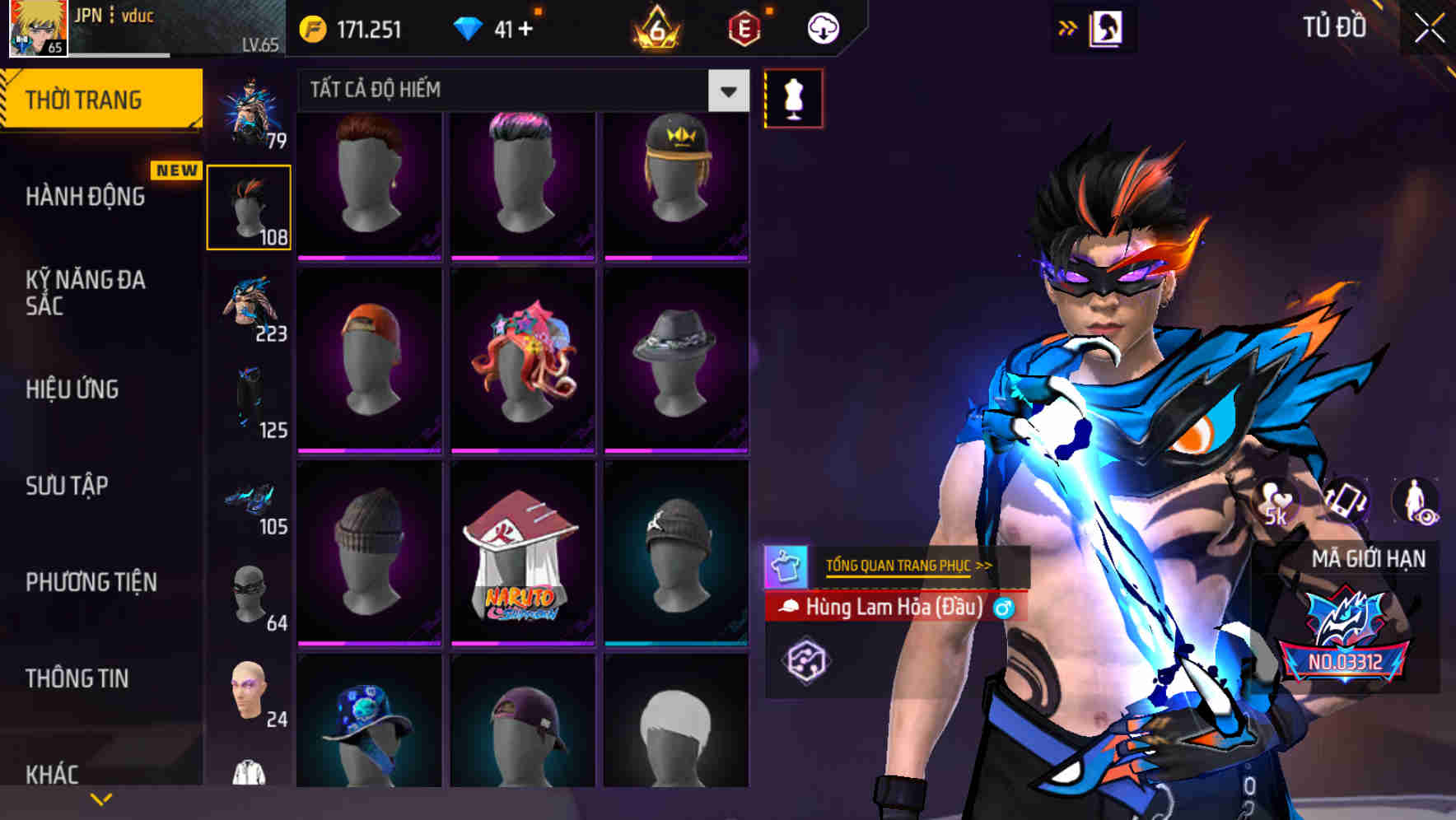The image size is (1456, 820).
Task: Close the wardrobe screen
Action: [x=1429, y=29]
